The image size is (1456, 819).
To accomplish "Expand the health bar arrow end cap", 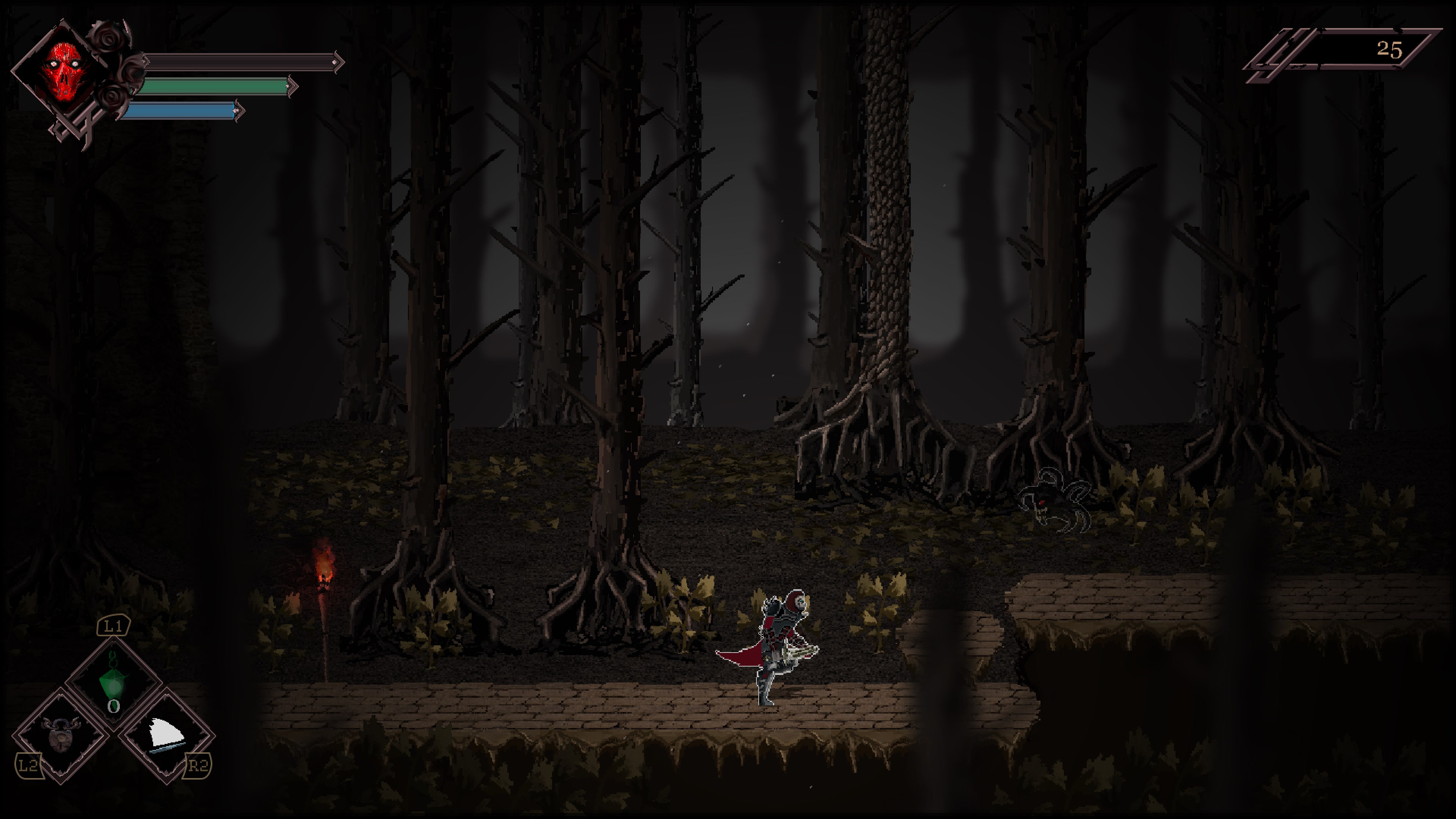I will point(337,61).
